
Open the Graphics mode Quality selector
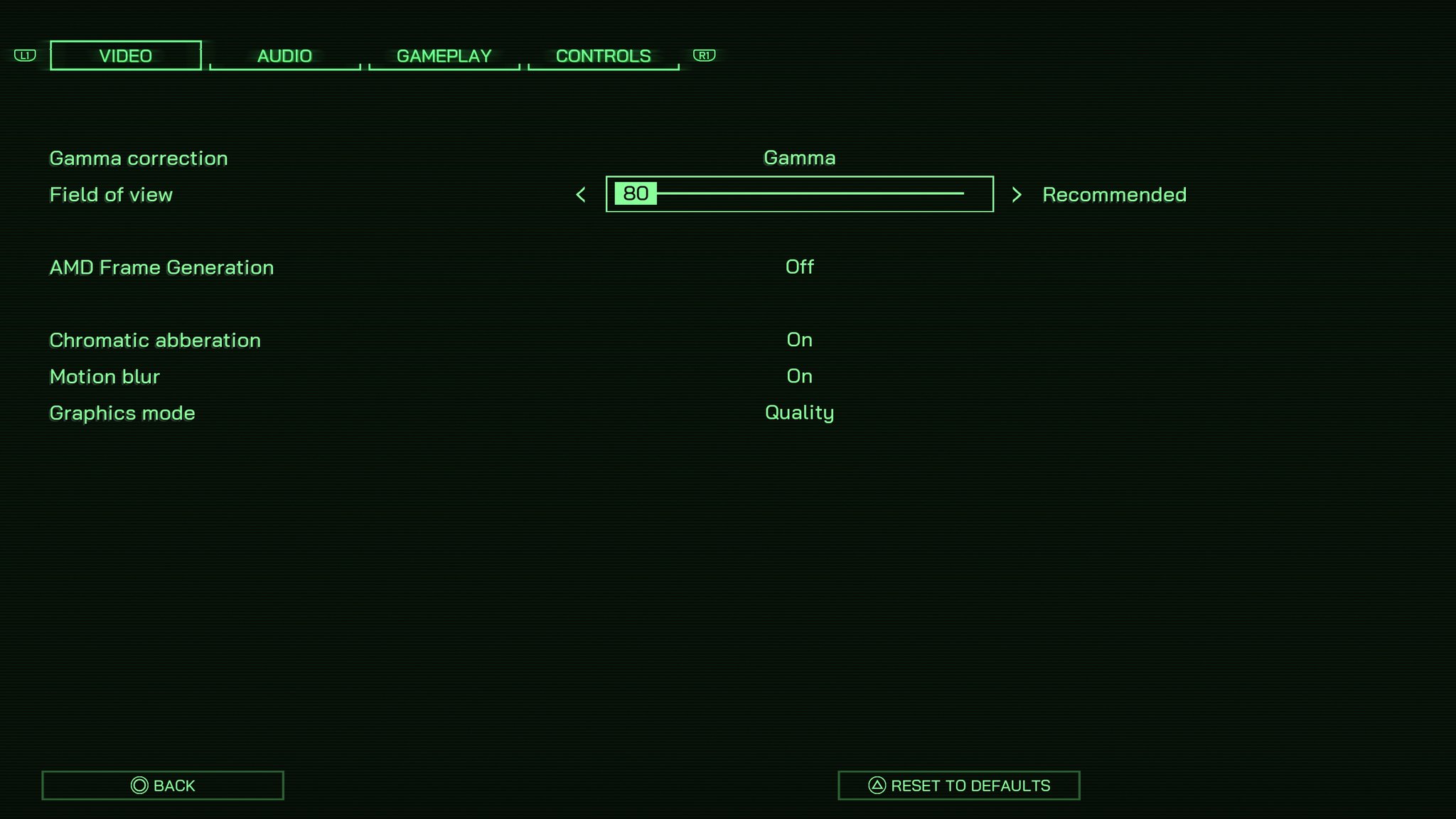799,412
